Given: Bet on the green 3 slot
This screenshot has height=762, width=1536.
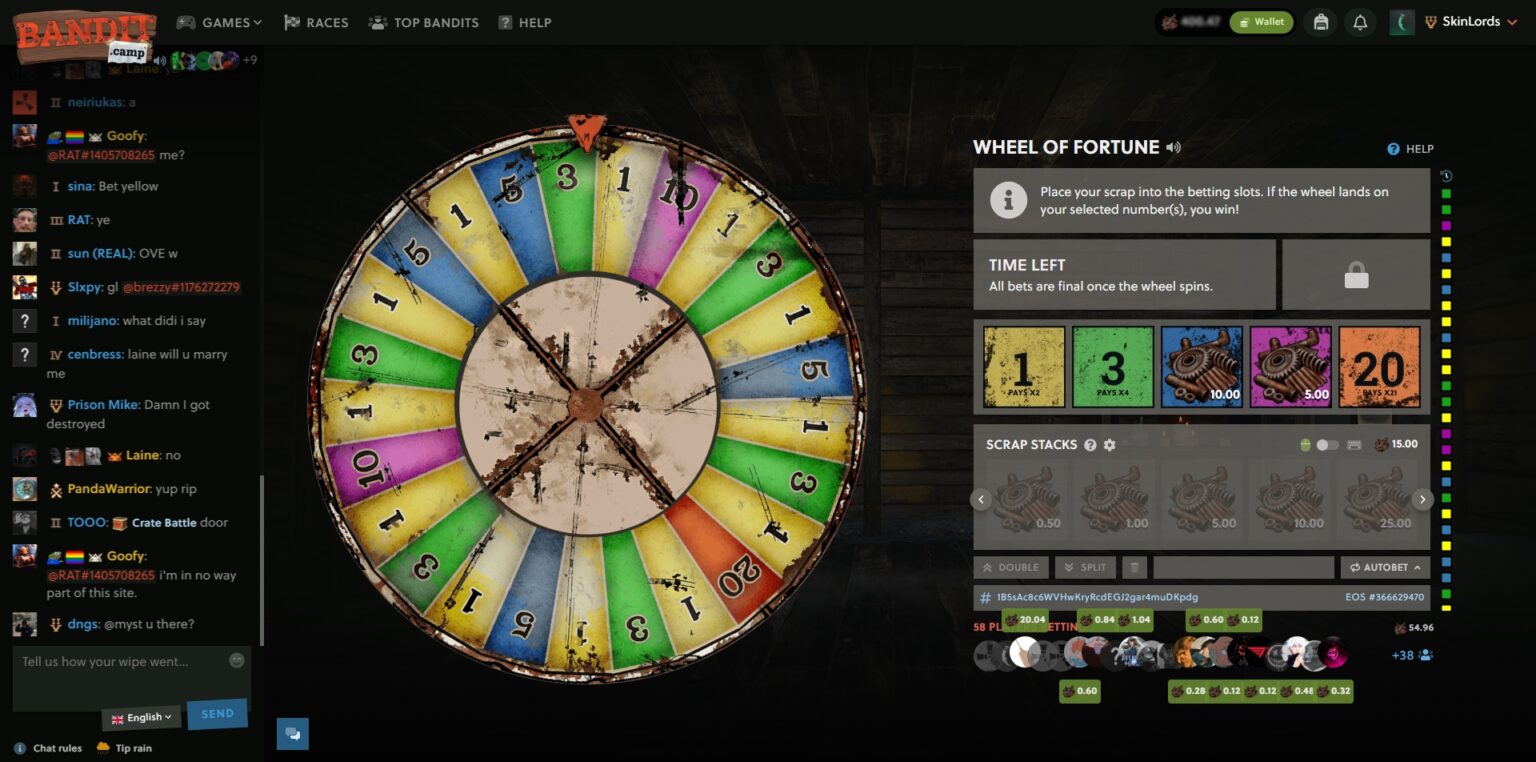Looking at the screenshot, I should point(1113,367).
